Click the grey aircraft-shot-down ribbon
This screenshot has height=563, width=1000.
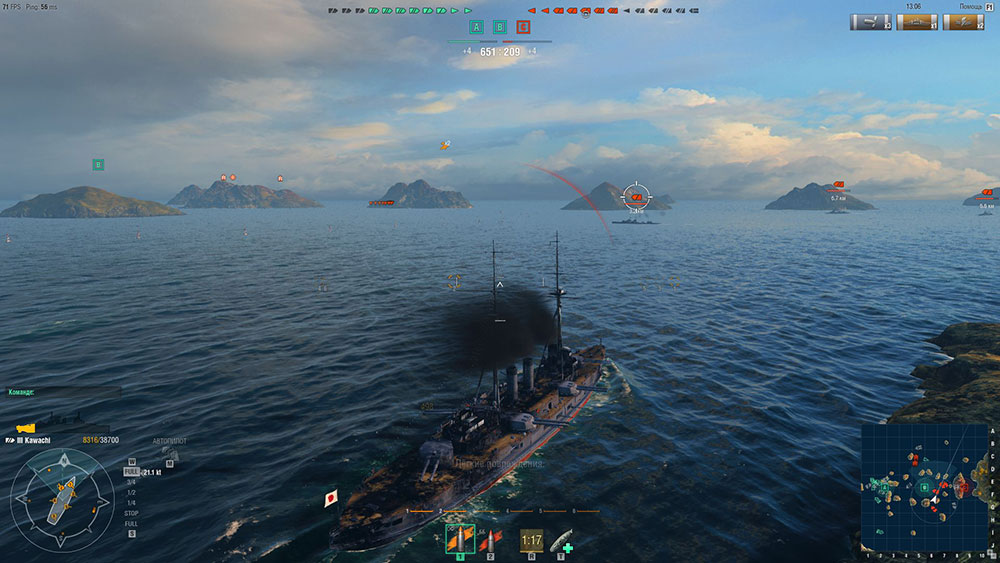pyautogui.click(x=870, y=22)
